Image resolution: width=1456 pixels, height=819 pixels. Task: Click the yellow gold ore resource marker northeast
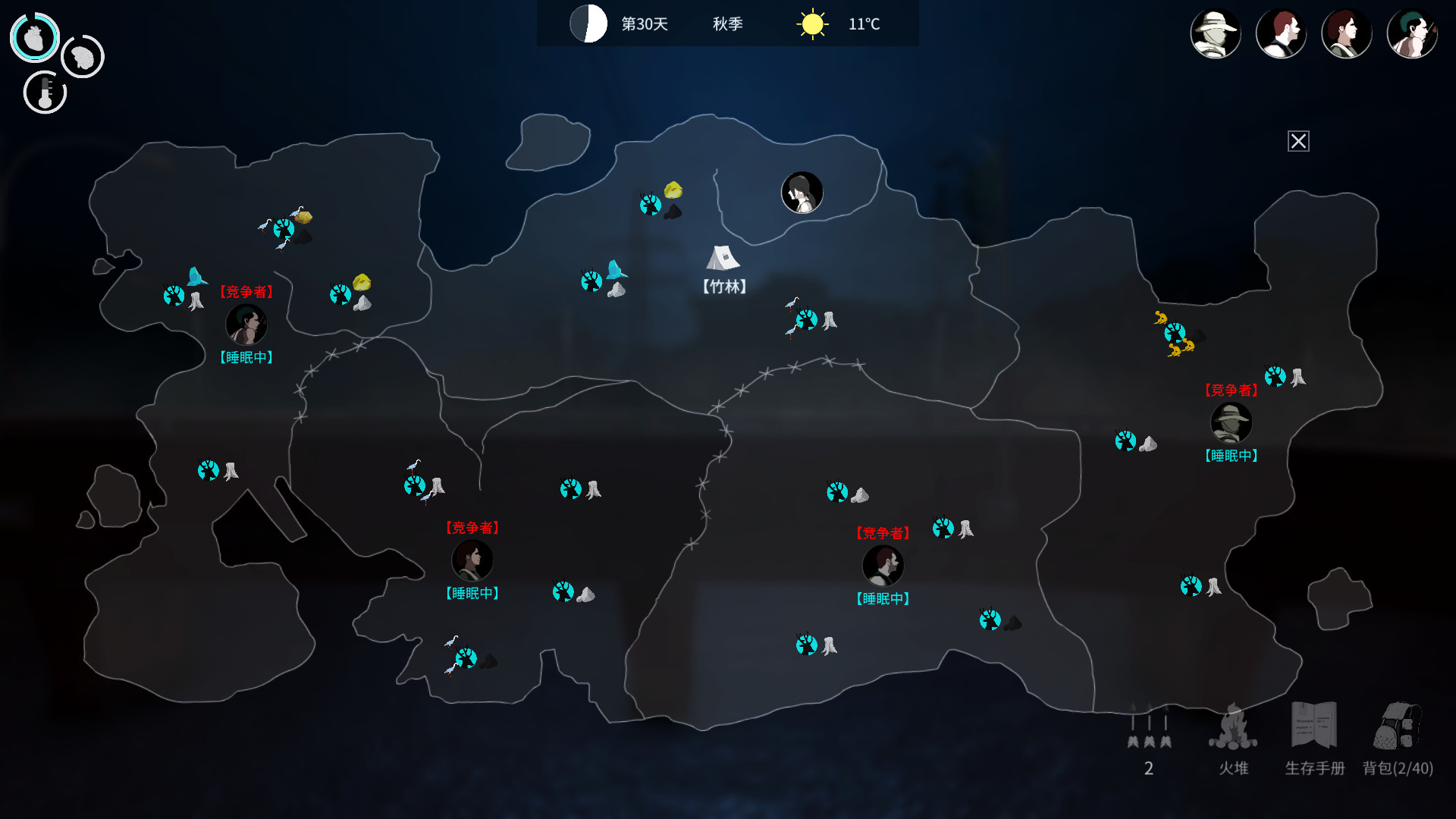coord(673,190)
